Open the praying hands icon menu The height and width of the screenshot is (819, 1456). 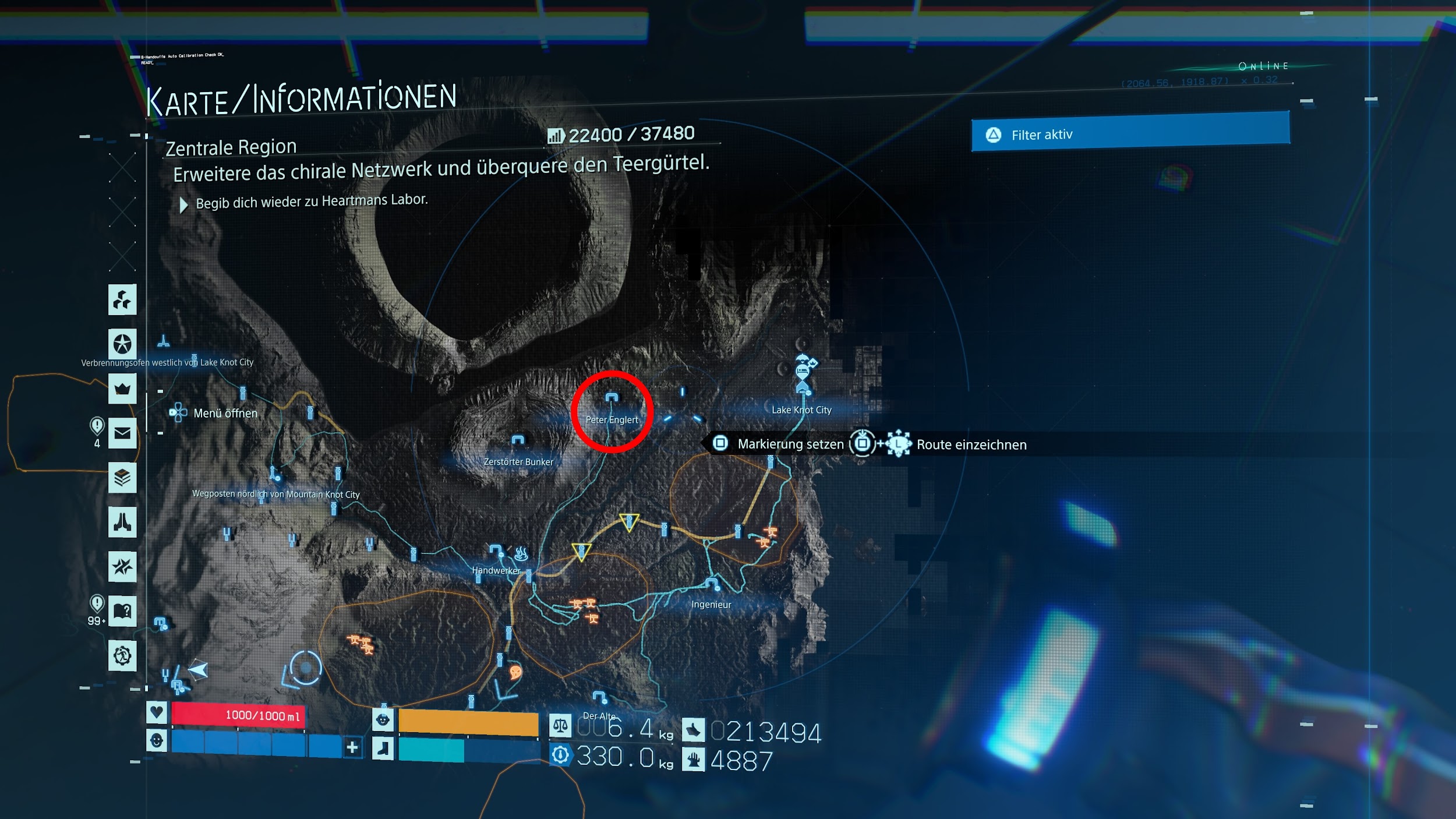coord(122,522)
